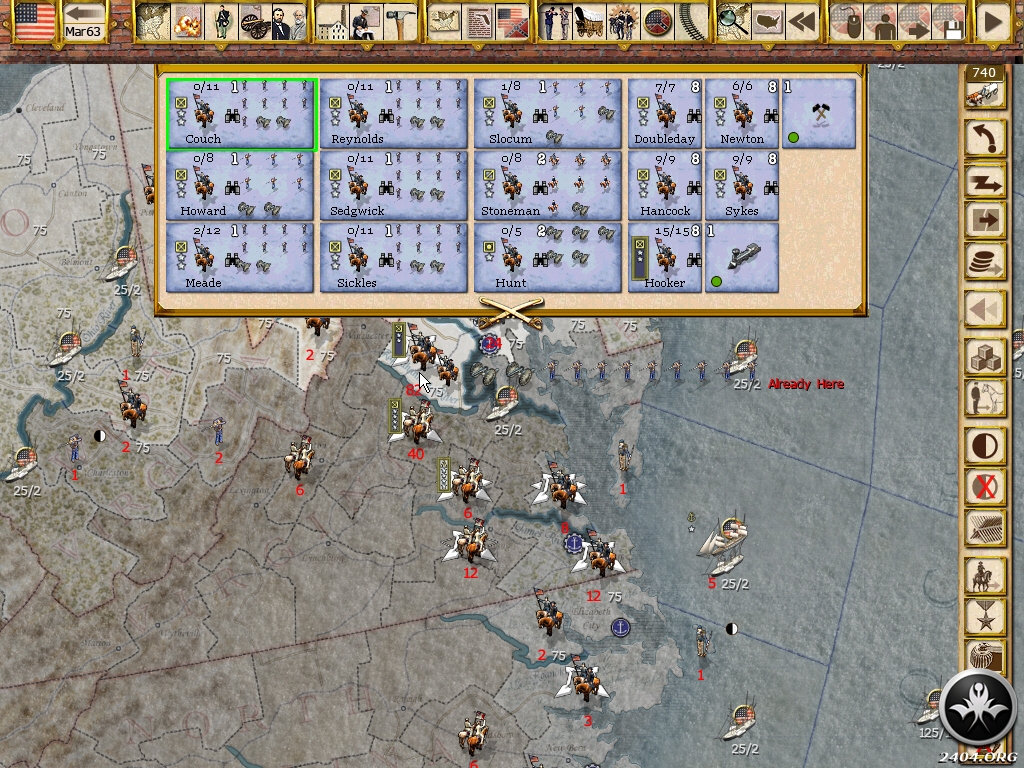Choose the Reynolds corps card
Viewport: 1024px width, 768px height.
tap(394, 114)
